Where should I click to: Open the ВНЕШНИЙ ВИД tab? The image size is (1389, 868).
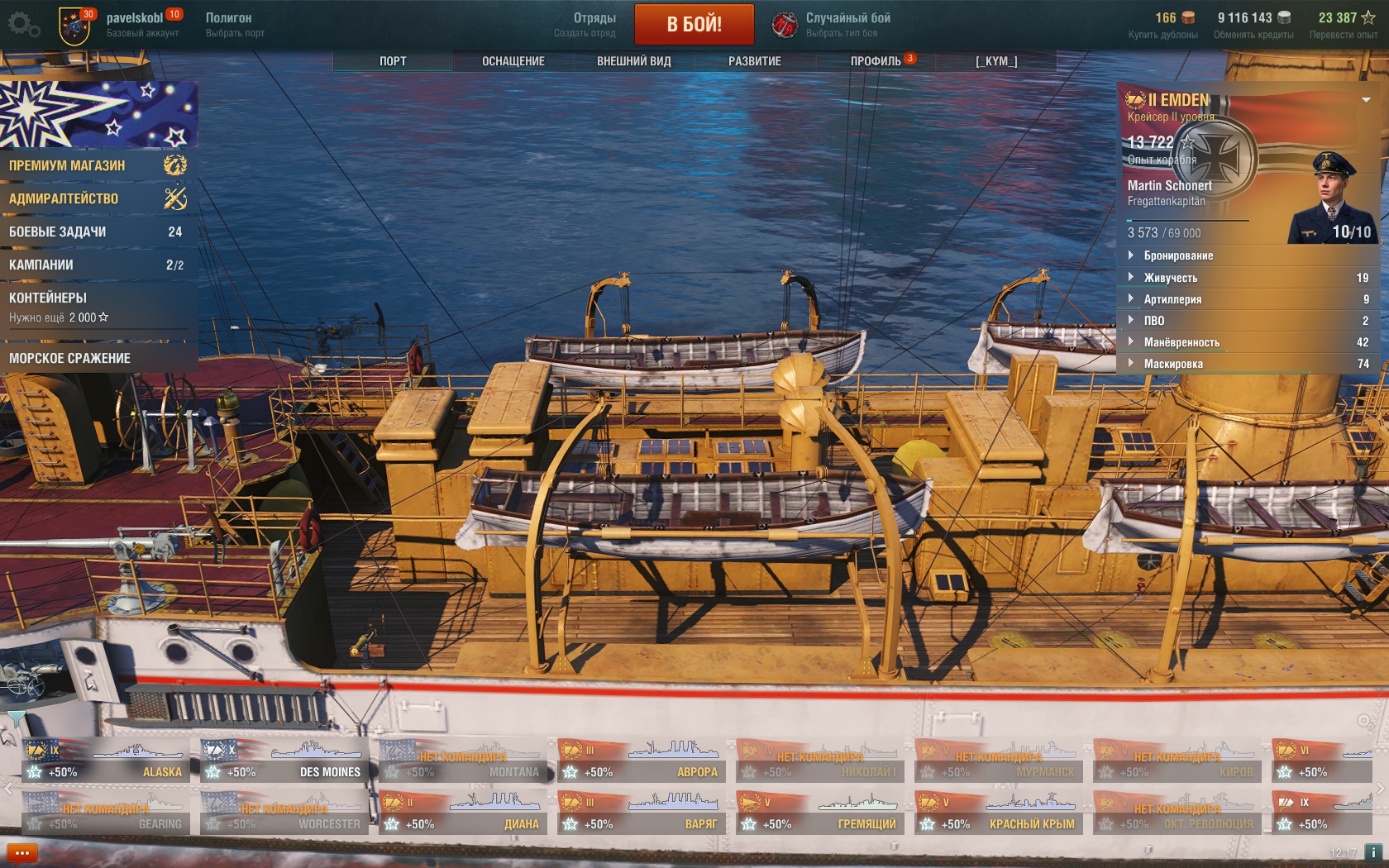(x=633, y=61)
